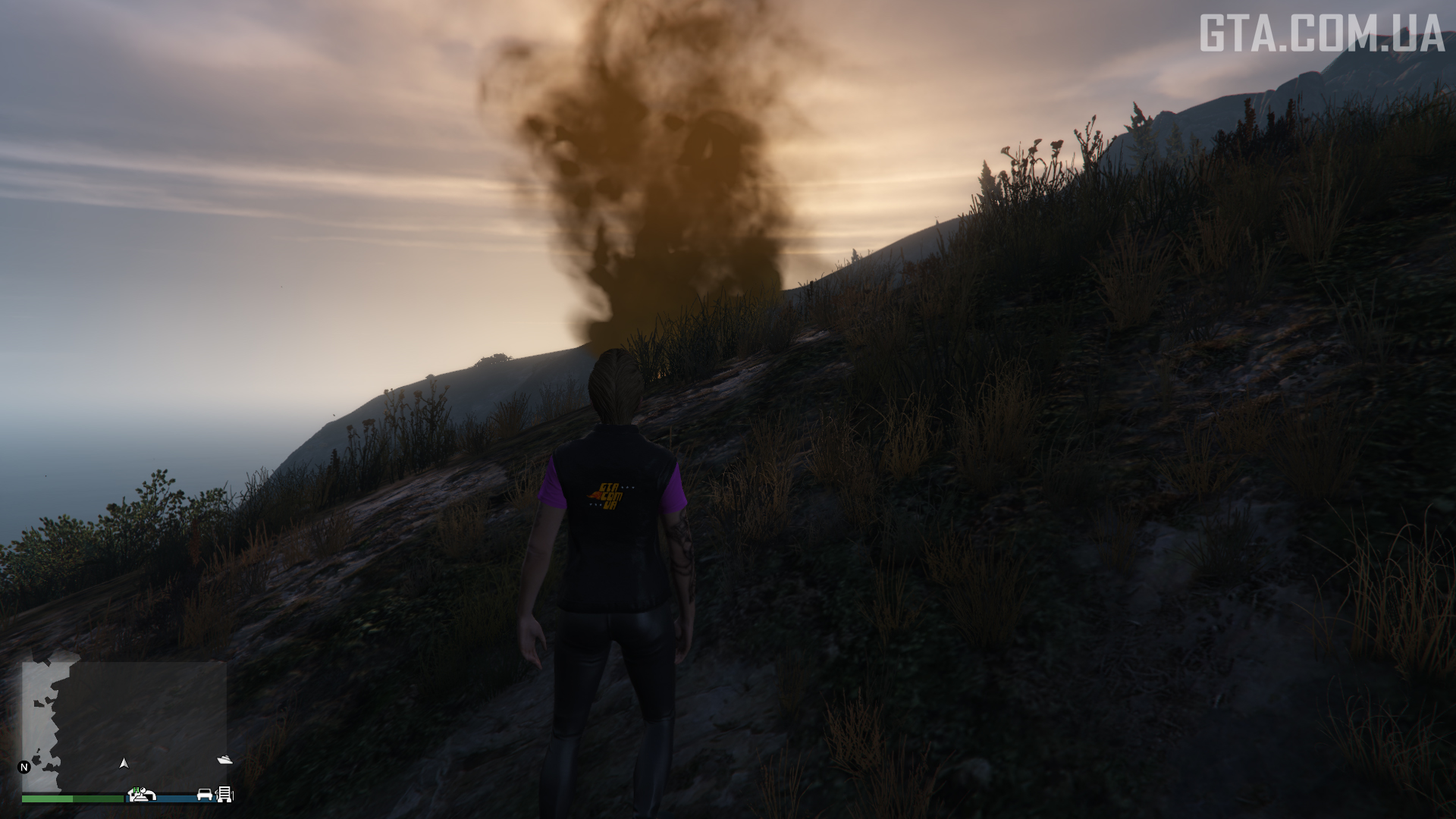Select the office building blip on minimap
This screenshot has width=1456, height=819.
point(225,794)
